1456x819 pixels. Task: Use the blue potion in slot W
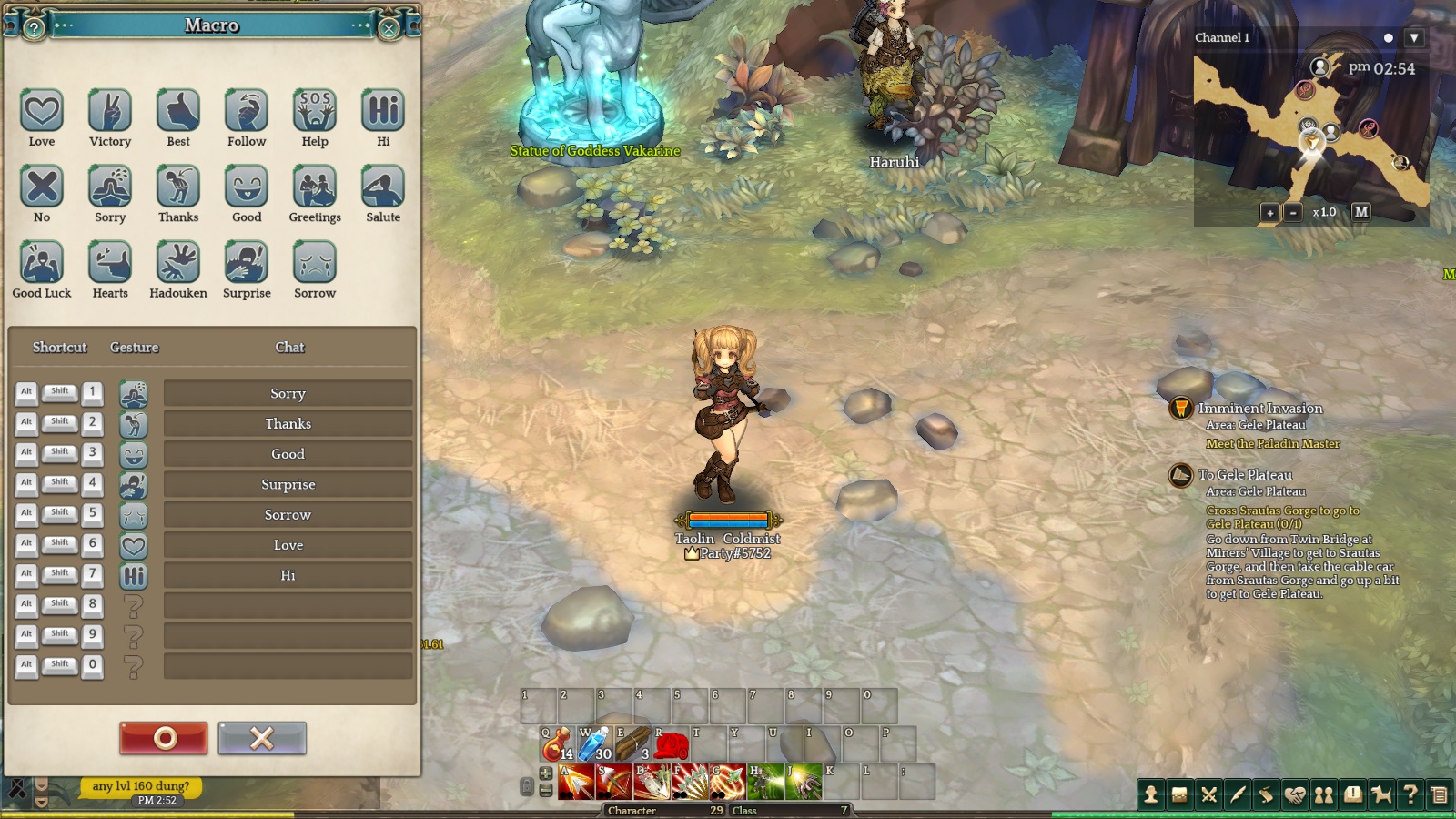pos(595,744)
